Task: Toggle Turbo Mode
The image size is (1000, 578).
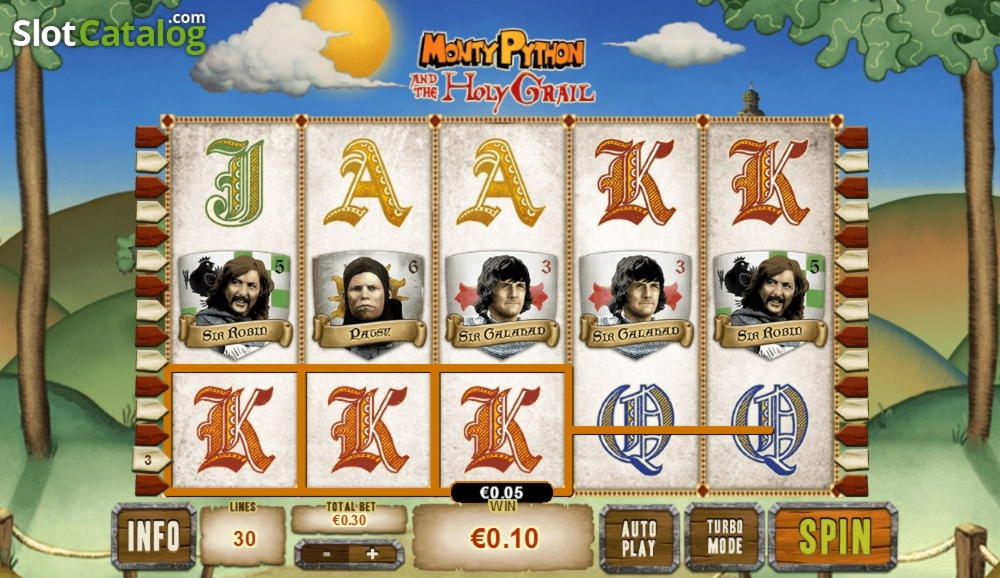Action: click(723, 537)
